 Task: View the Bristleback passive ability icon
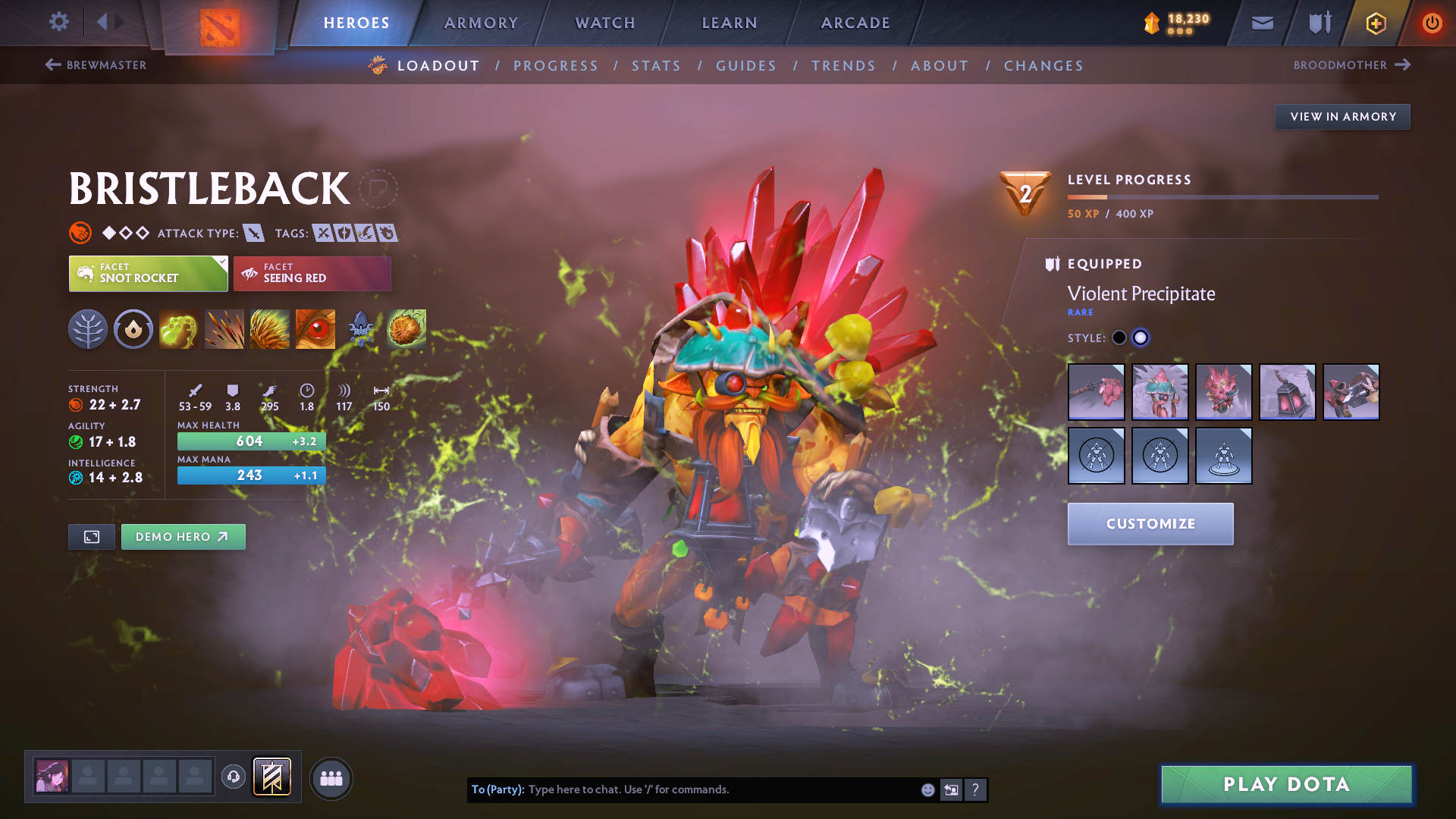pyautogui.click(x=269, y=328)
